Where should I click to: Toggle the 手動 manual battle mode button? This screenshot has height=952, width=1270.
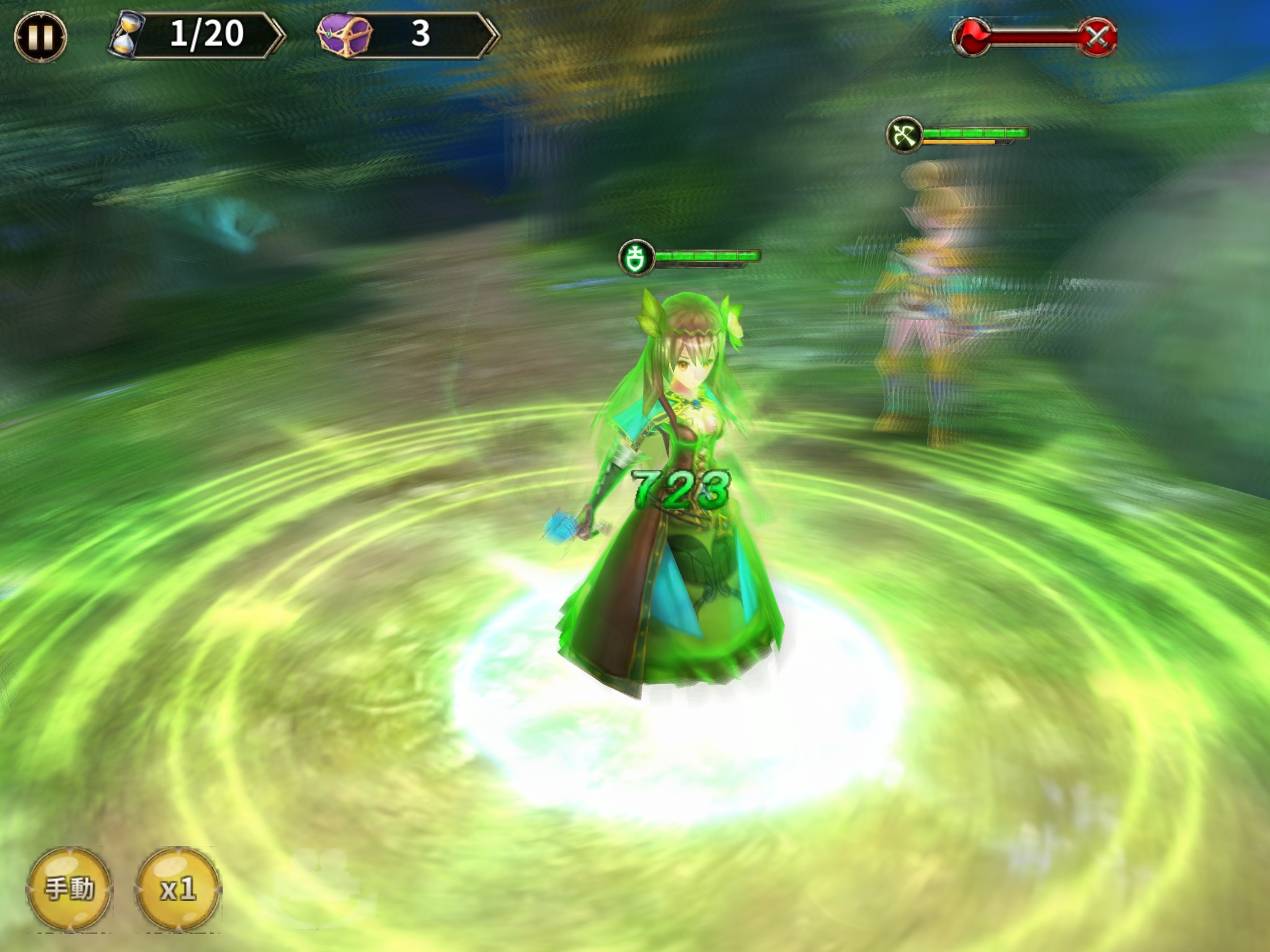(69, 889)
